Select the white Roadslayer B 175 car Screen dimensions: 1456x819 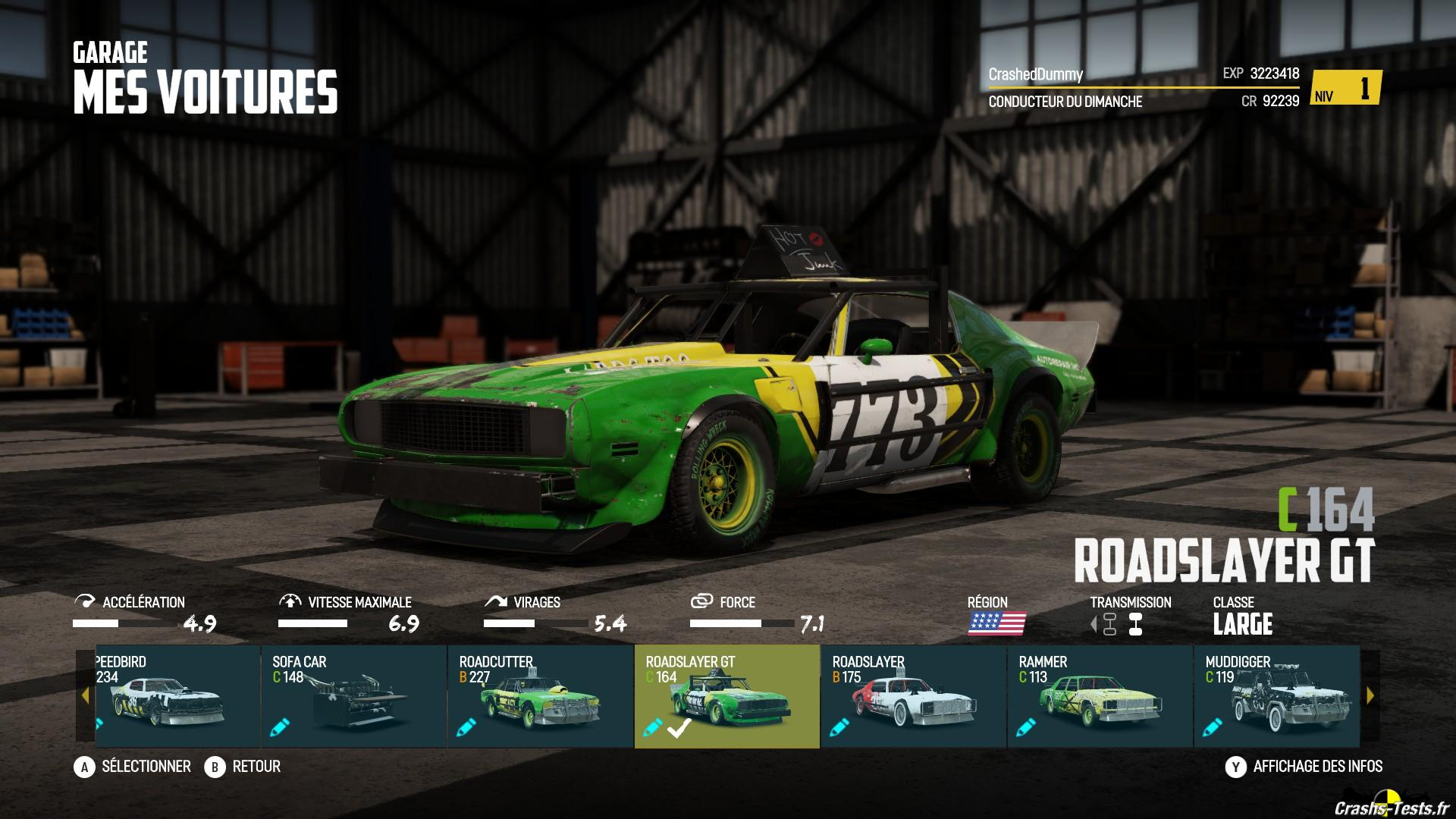[x=913, y=696]
